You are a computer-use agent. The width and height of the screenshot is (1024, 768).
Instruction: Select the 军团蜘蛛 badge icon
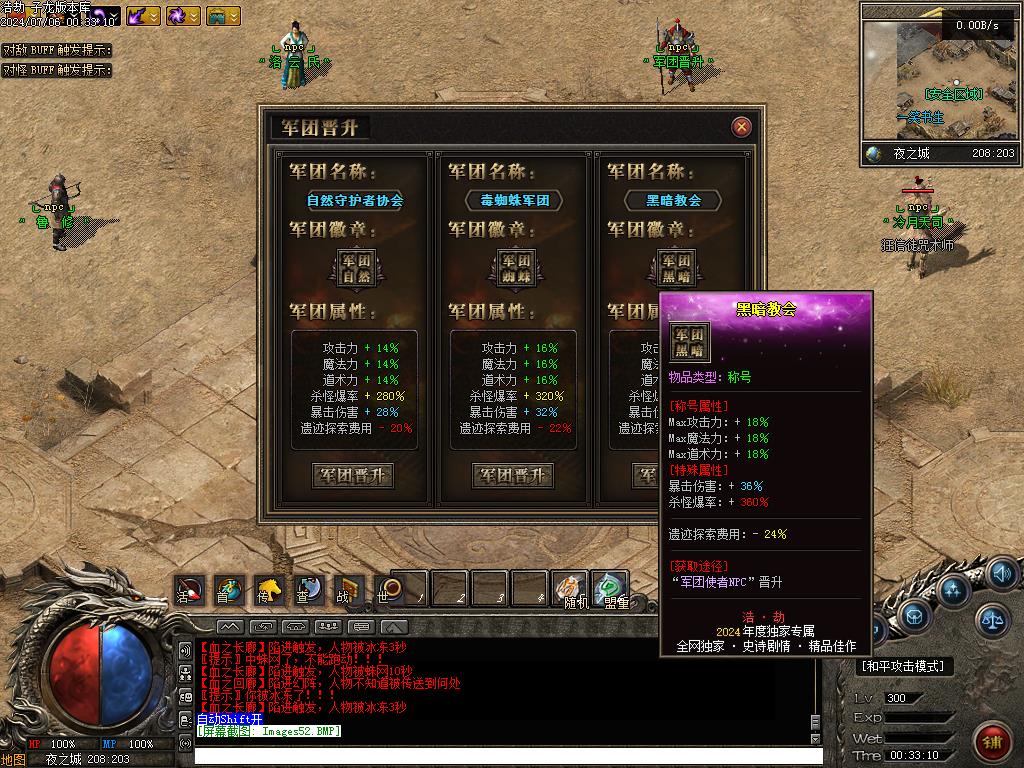coord(512,267)
